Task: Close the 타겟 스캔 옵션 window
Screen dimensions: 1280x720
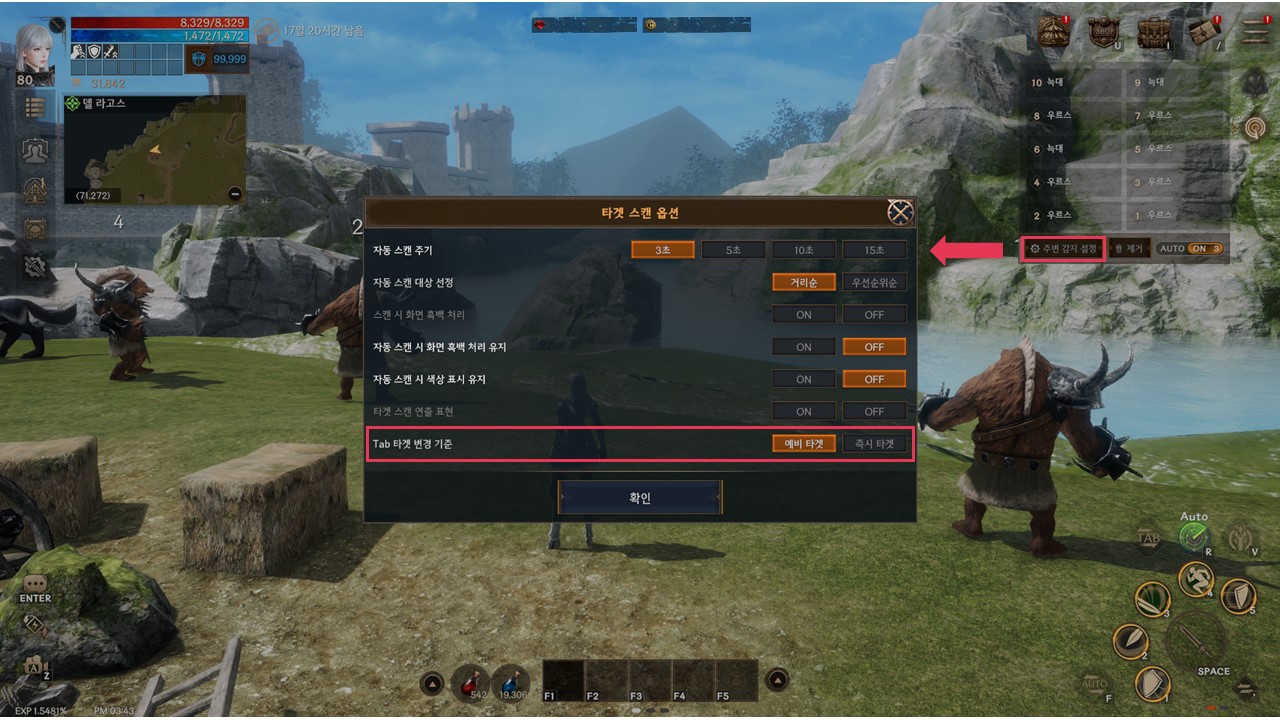Action: click(900, 212)
